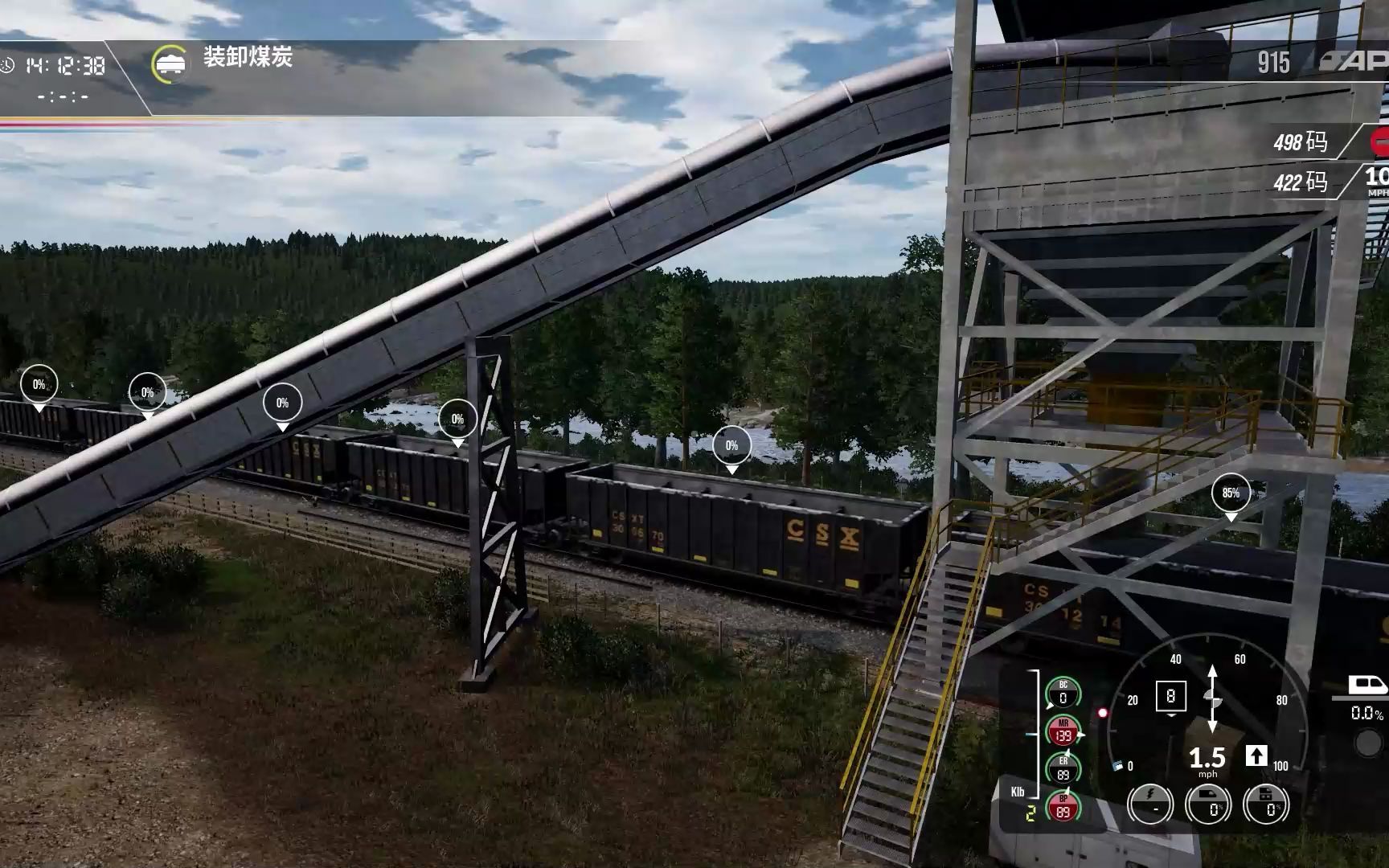Select the 装卸煤炭 objective tracker icon
1389x868 pixels.
coord(170,63)
